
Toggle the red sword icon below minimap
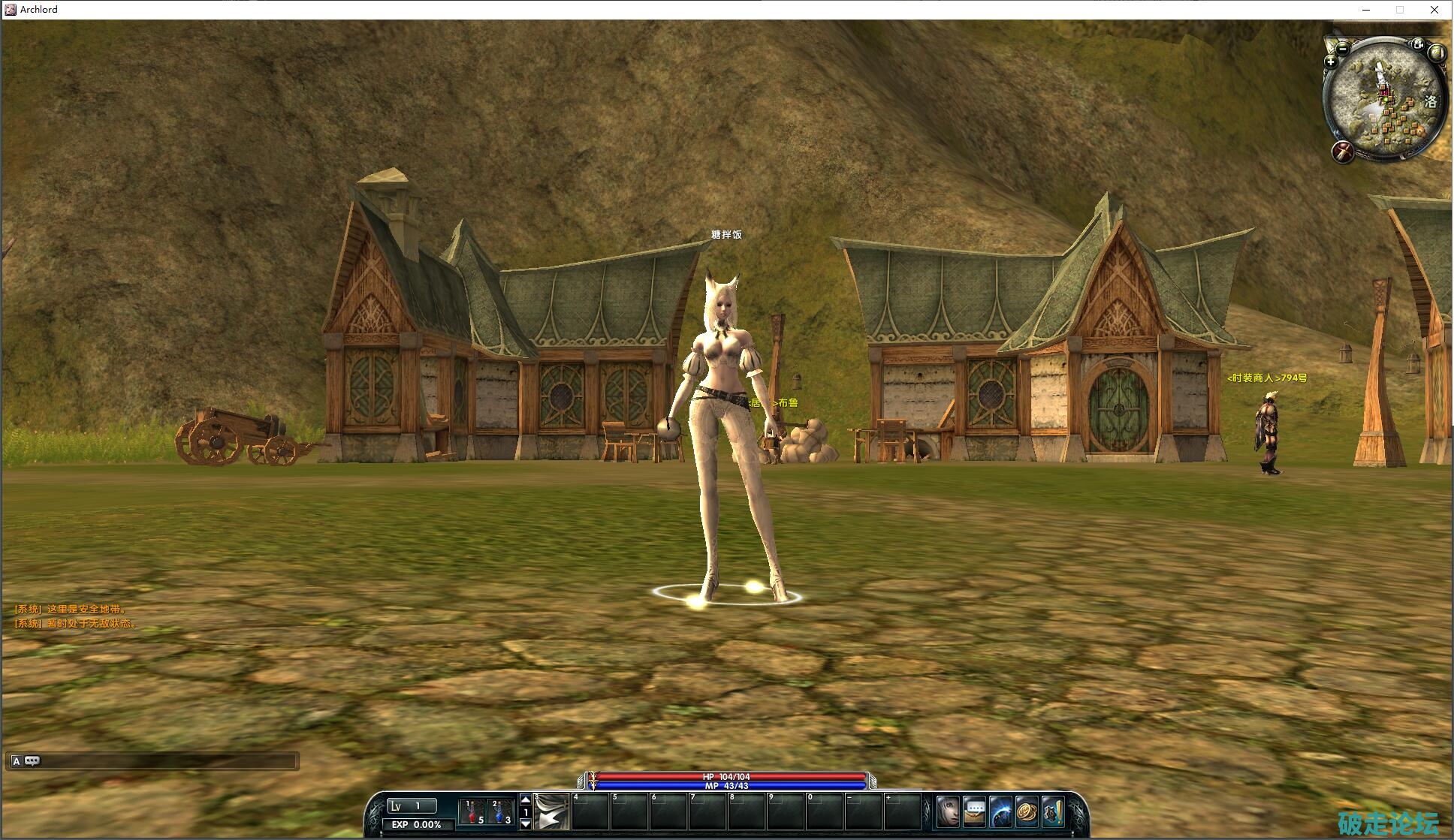coord(1343,152)
